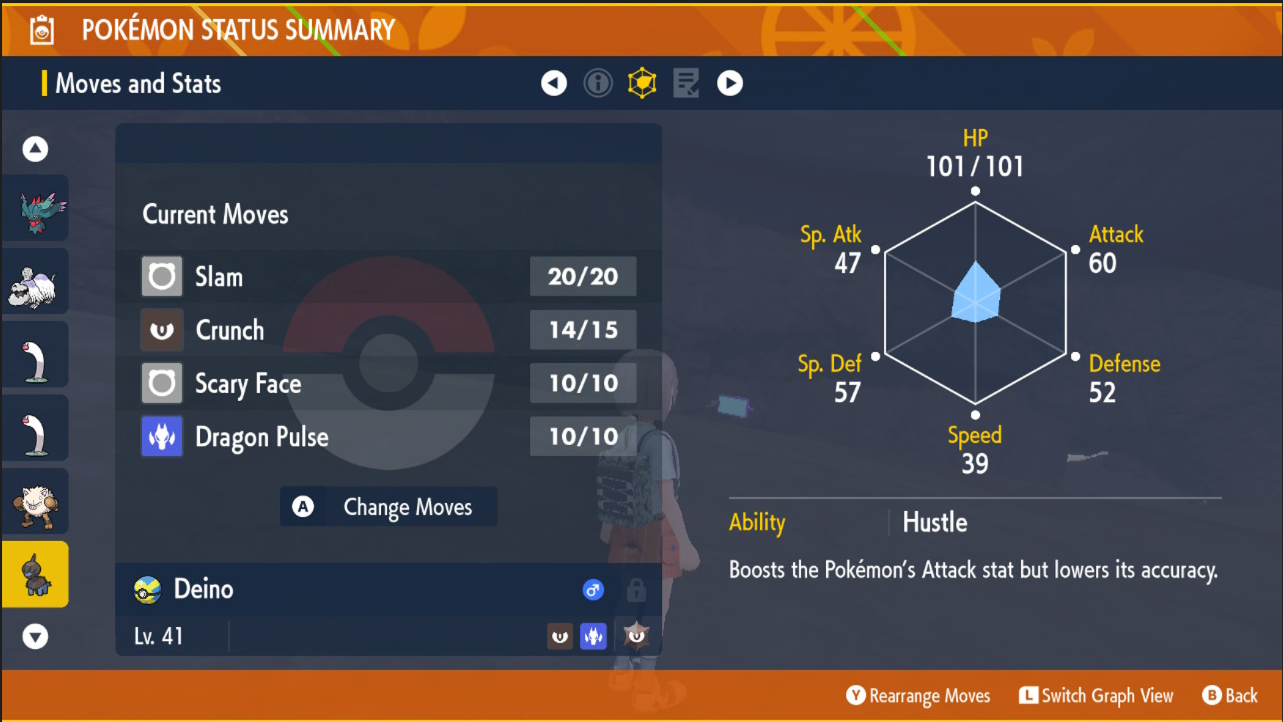Screen dimensions: 1283x722
Task: Click the Rearrange Moves option
Action: [x=918, y=696]
